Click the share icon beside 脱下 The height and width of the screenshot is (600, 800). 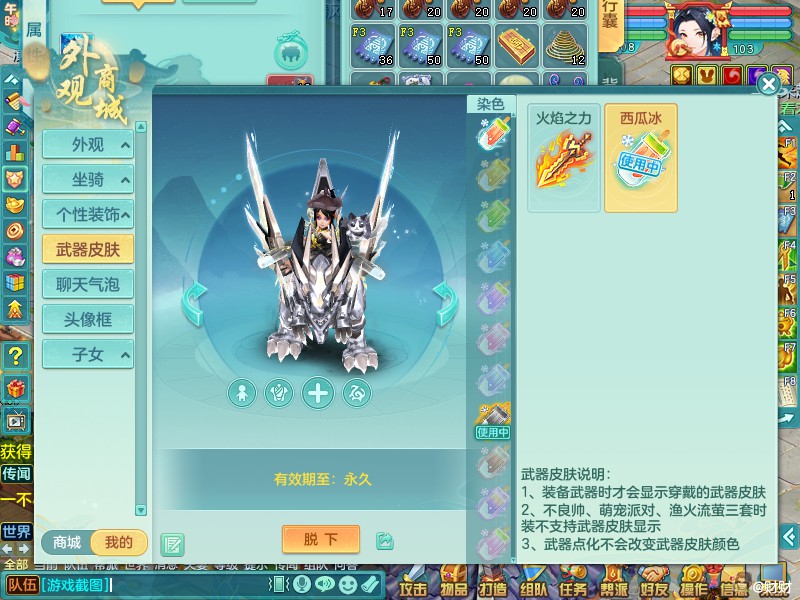point(385,541)
